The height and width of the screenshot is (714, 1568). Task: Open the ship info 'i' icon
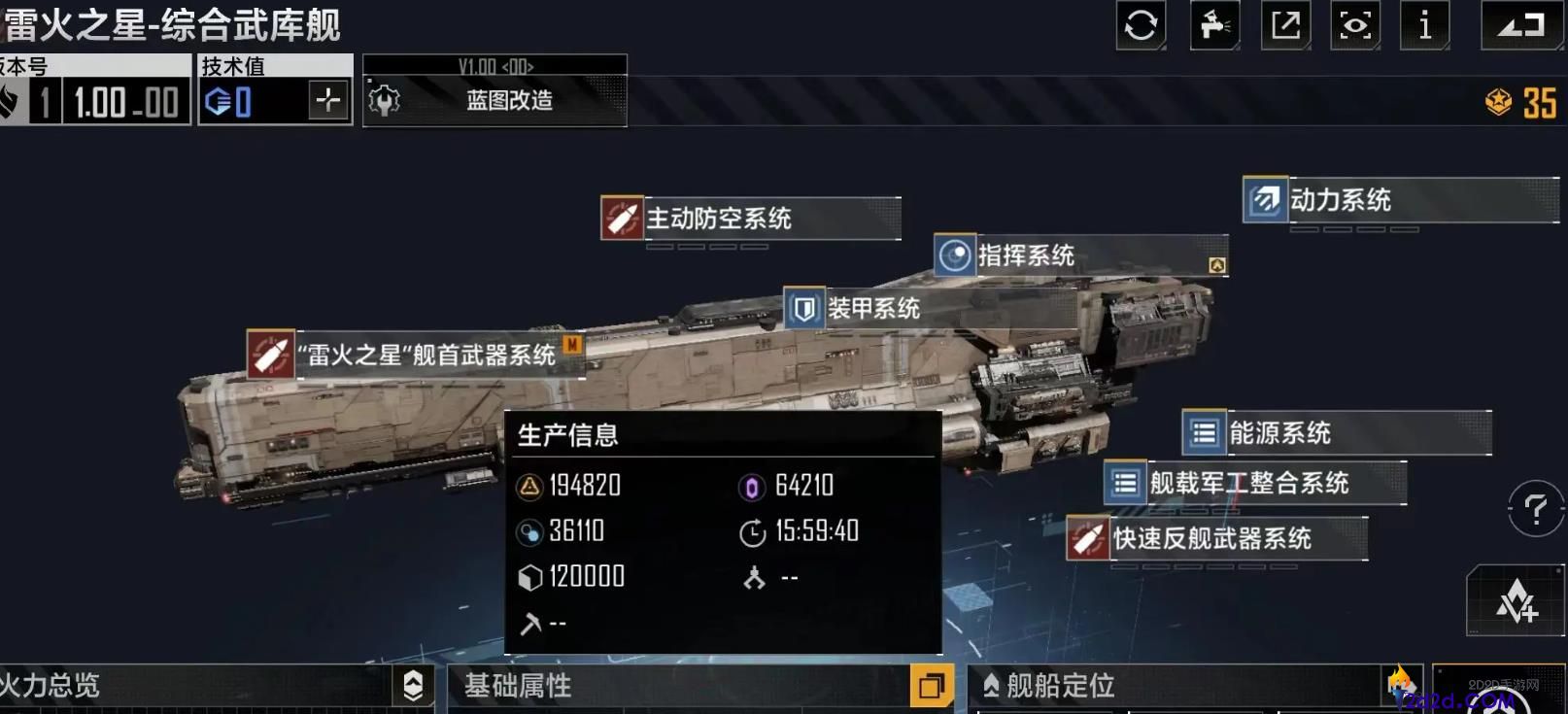coord(1424,26)
